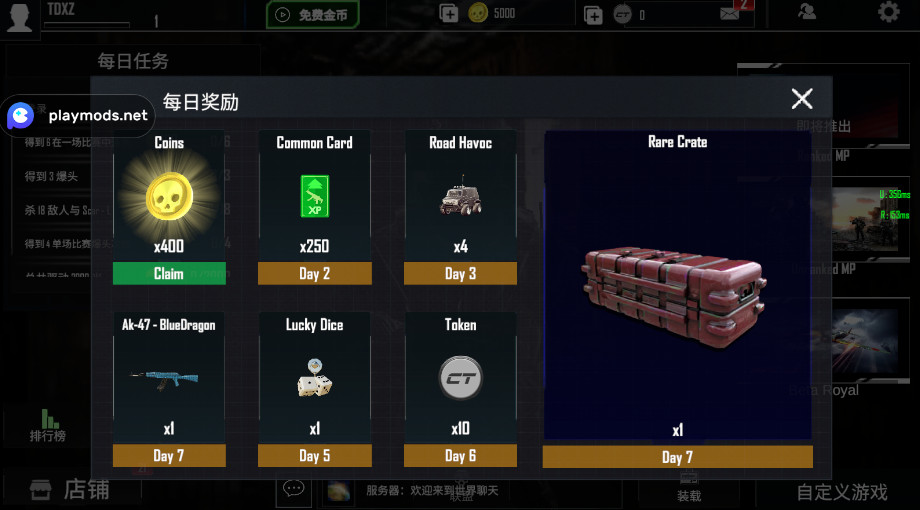The height and width of the screenshot is (510, 920).
Task: Add more skull coins
Action: 449,13
